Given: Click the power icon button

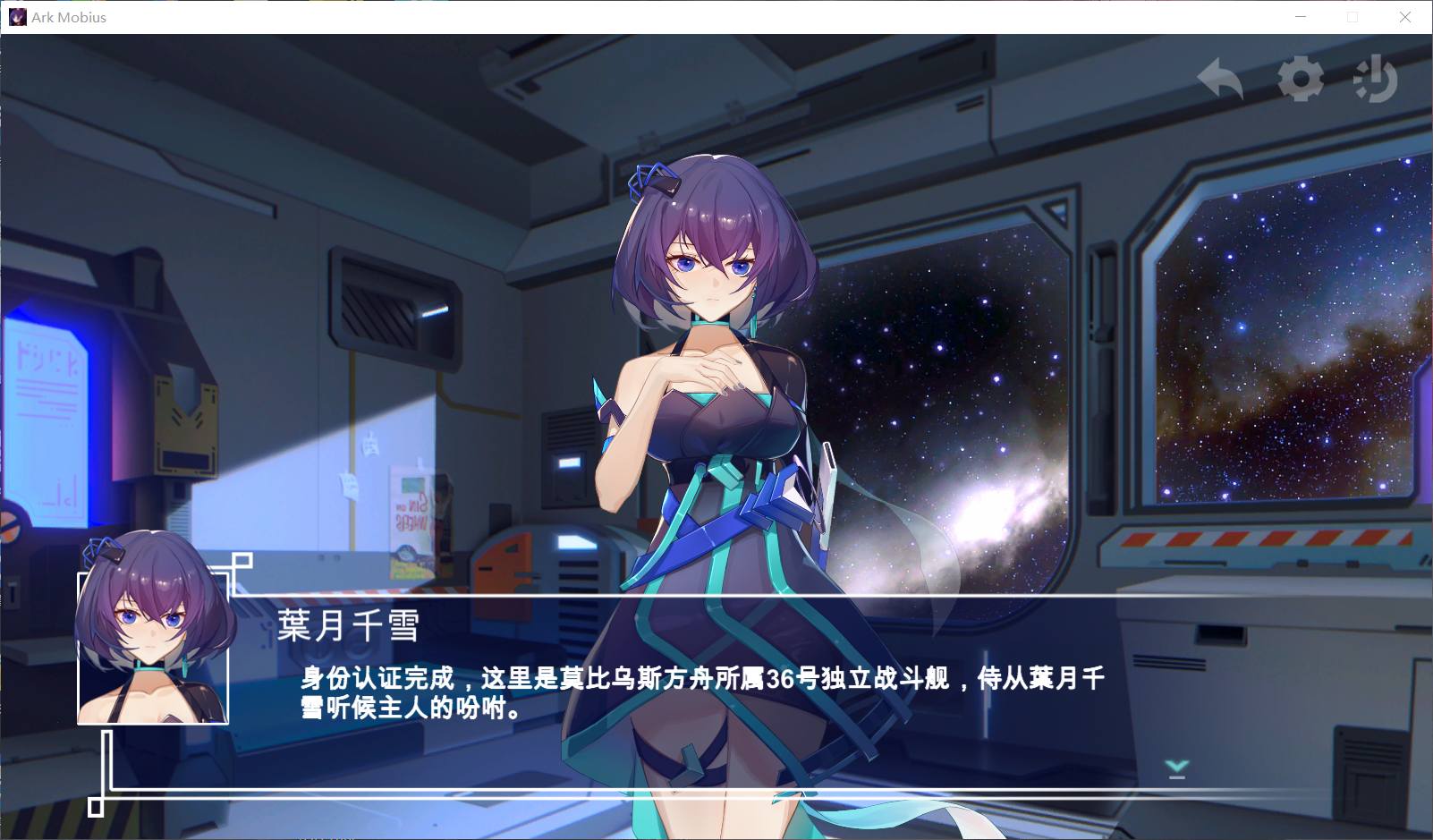Looking at the screenshot, I should (1376, 80).
